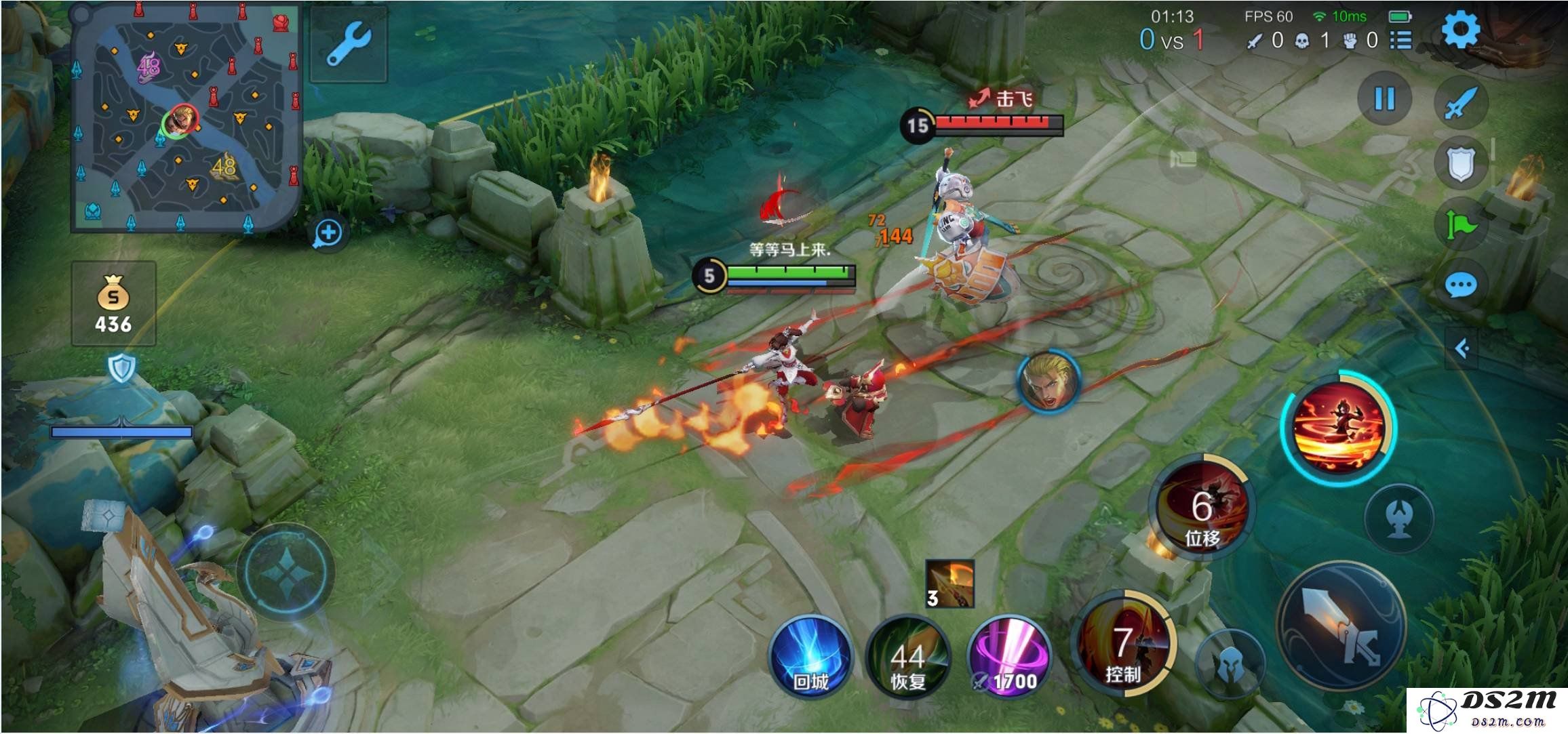This screenshot has width=1568, height=734.
Task: Pause the match
Action: pyautogui.click(x=1384, y=99)
